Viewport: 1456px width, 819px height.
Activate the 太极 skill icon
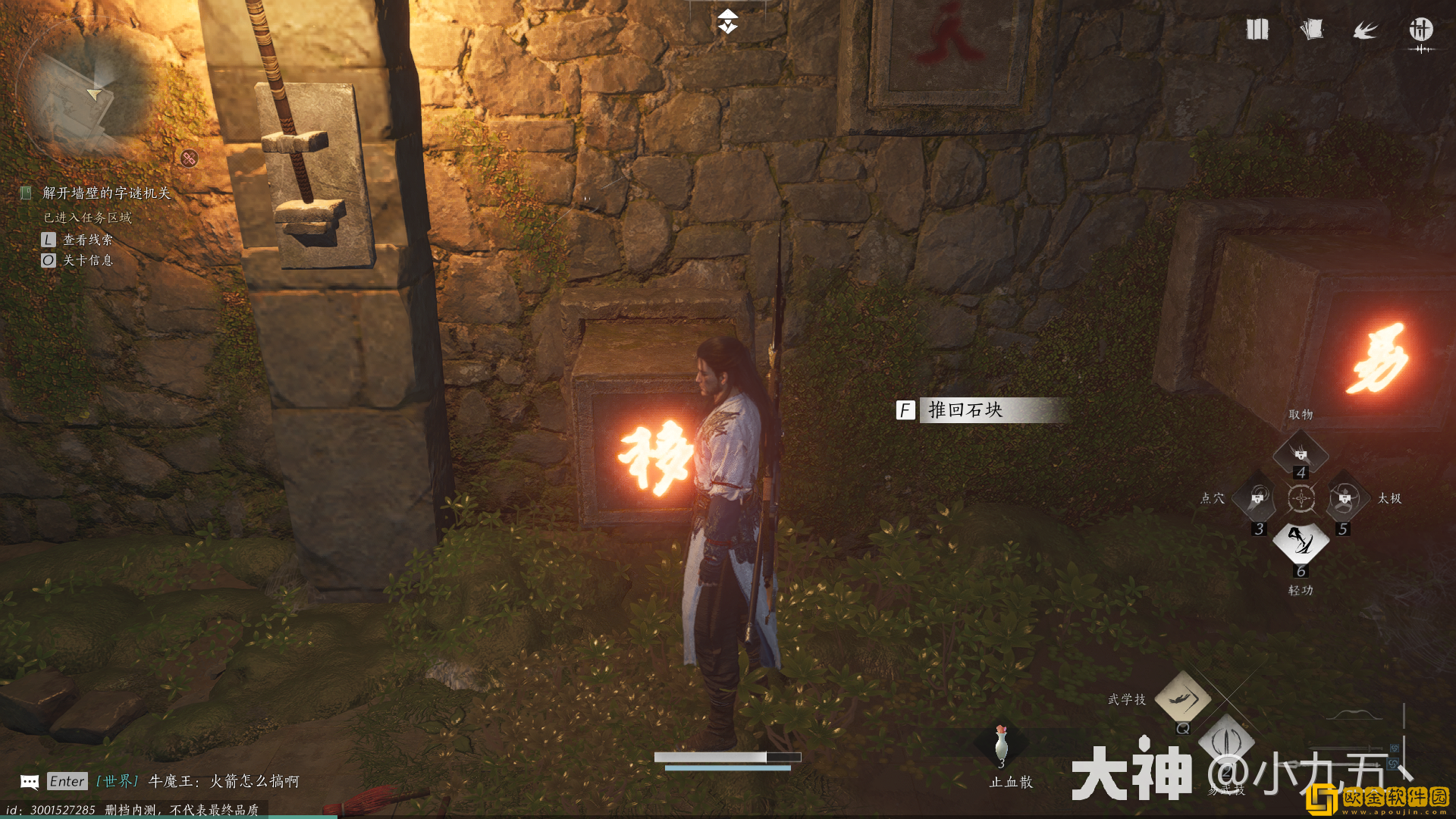[1345, 498]
